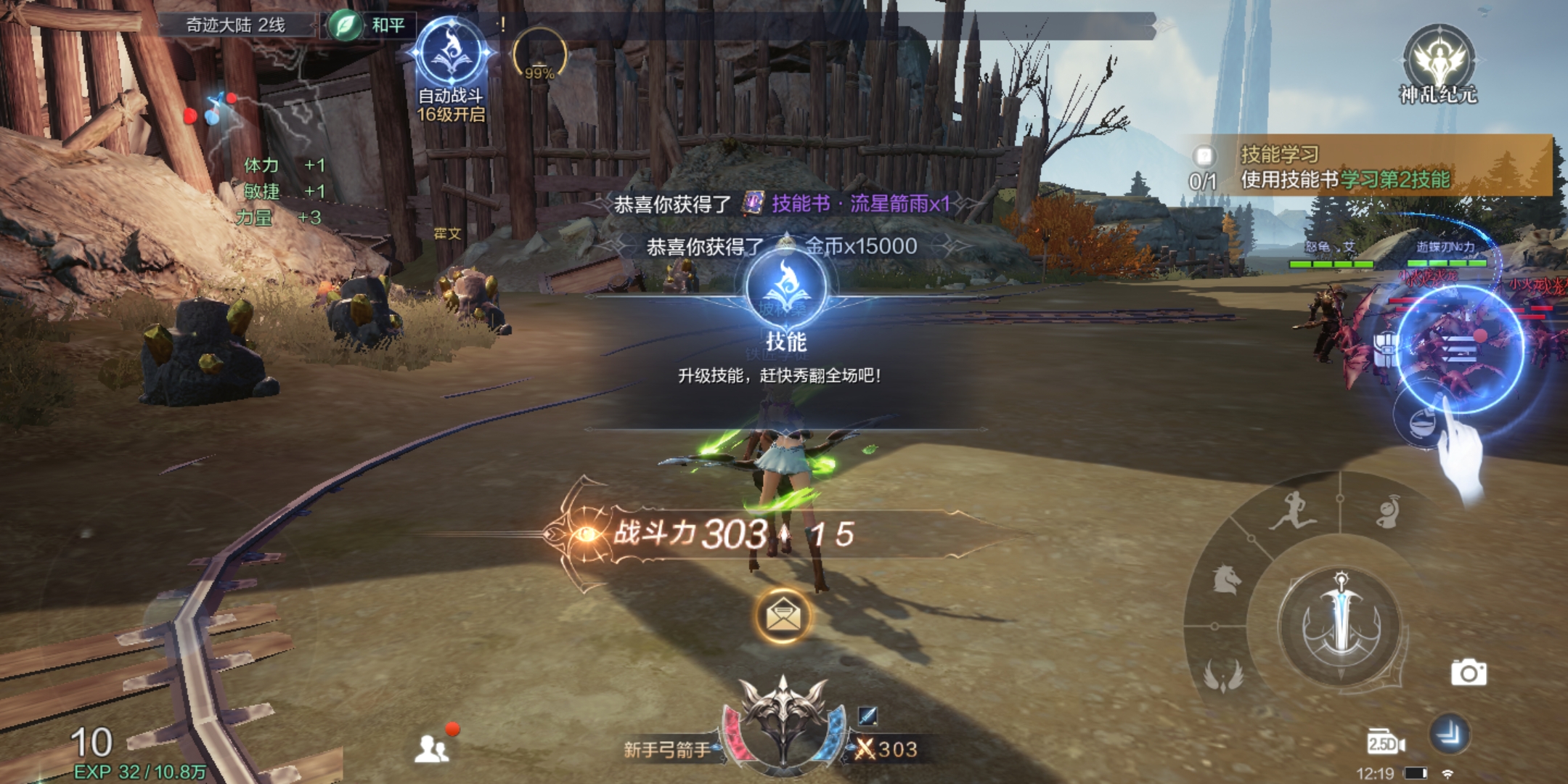Open the camera screenshot mode
The height and width of the screenshot is (784, 1568).
click(1469, 673)
